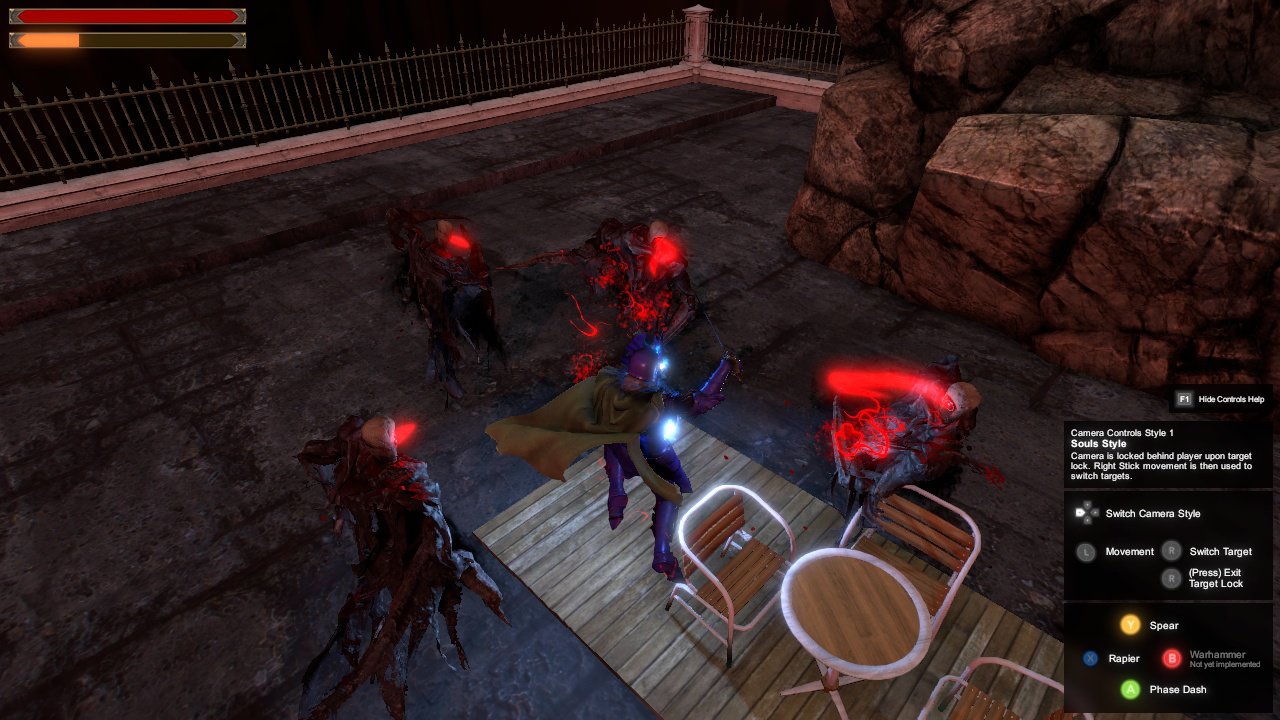Activate Phase Dash via the green A icon
The image size is (1280, 720).
(1131, 689)
